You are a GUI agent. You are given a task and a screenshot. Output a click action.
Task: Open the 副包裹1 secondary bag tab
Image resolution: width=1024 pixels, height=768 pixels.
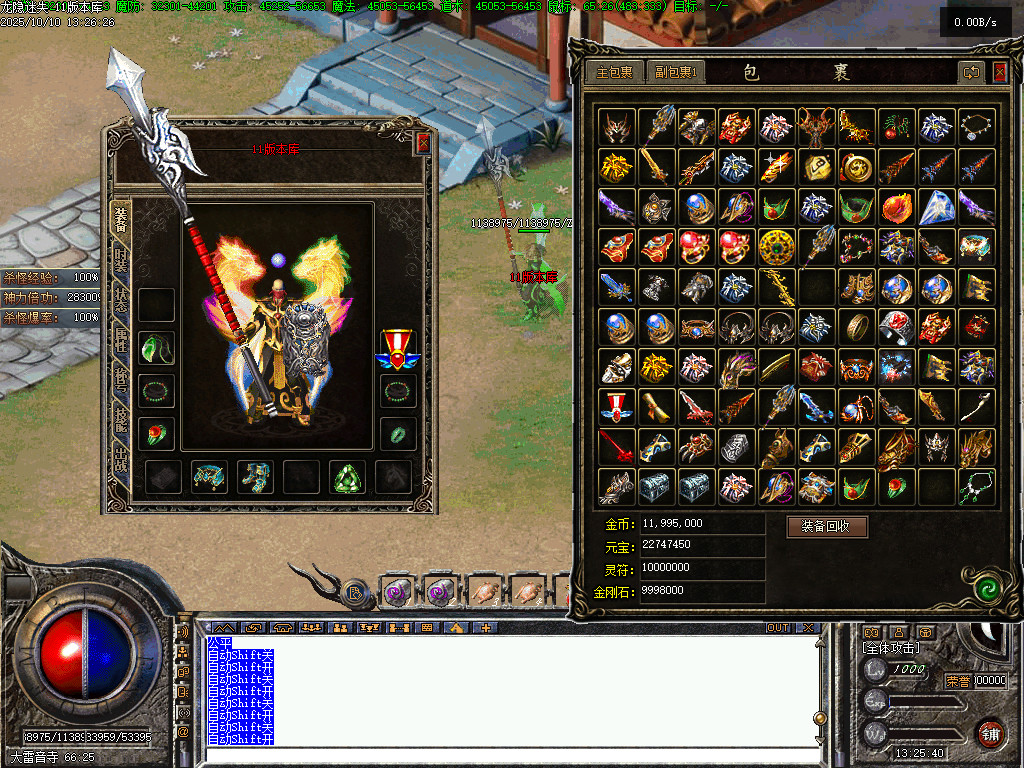click(678, 72)
